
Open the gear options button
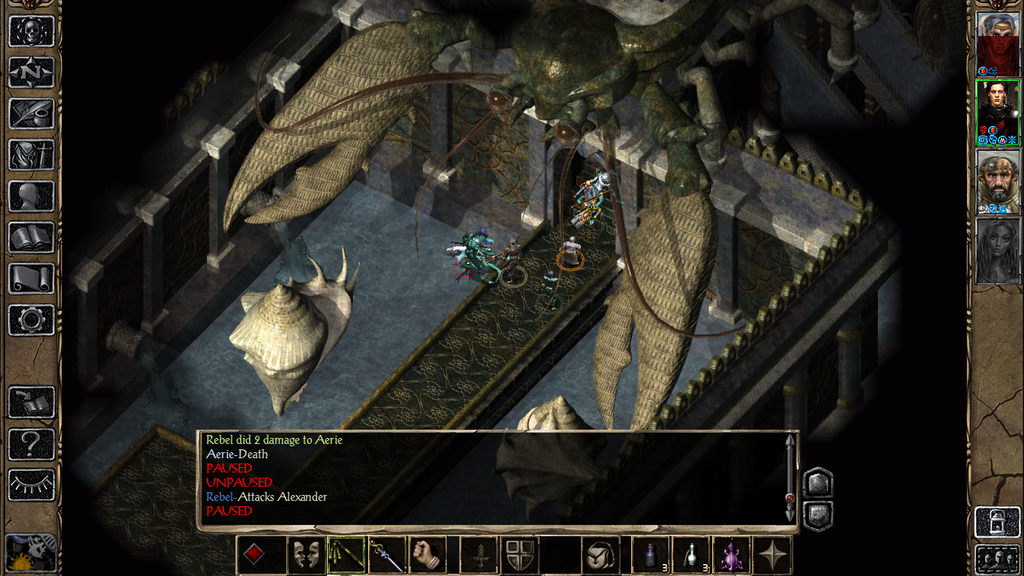coord(31,320)
